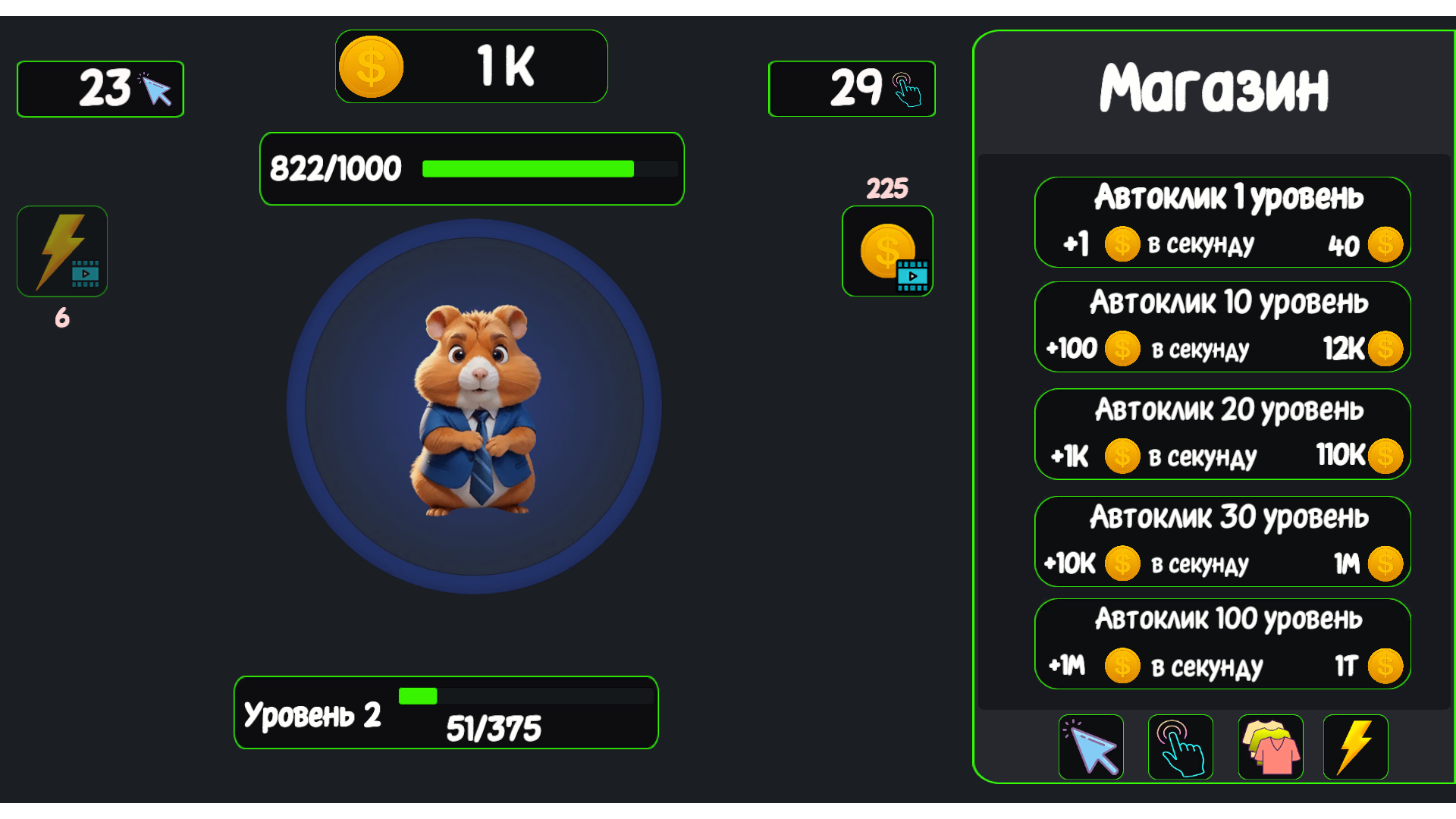The width and height of the screenshot is (1456, 819).
Task: Watch video ad for 225 coins
Action: (x=887, y=251)
